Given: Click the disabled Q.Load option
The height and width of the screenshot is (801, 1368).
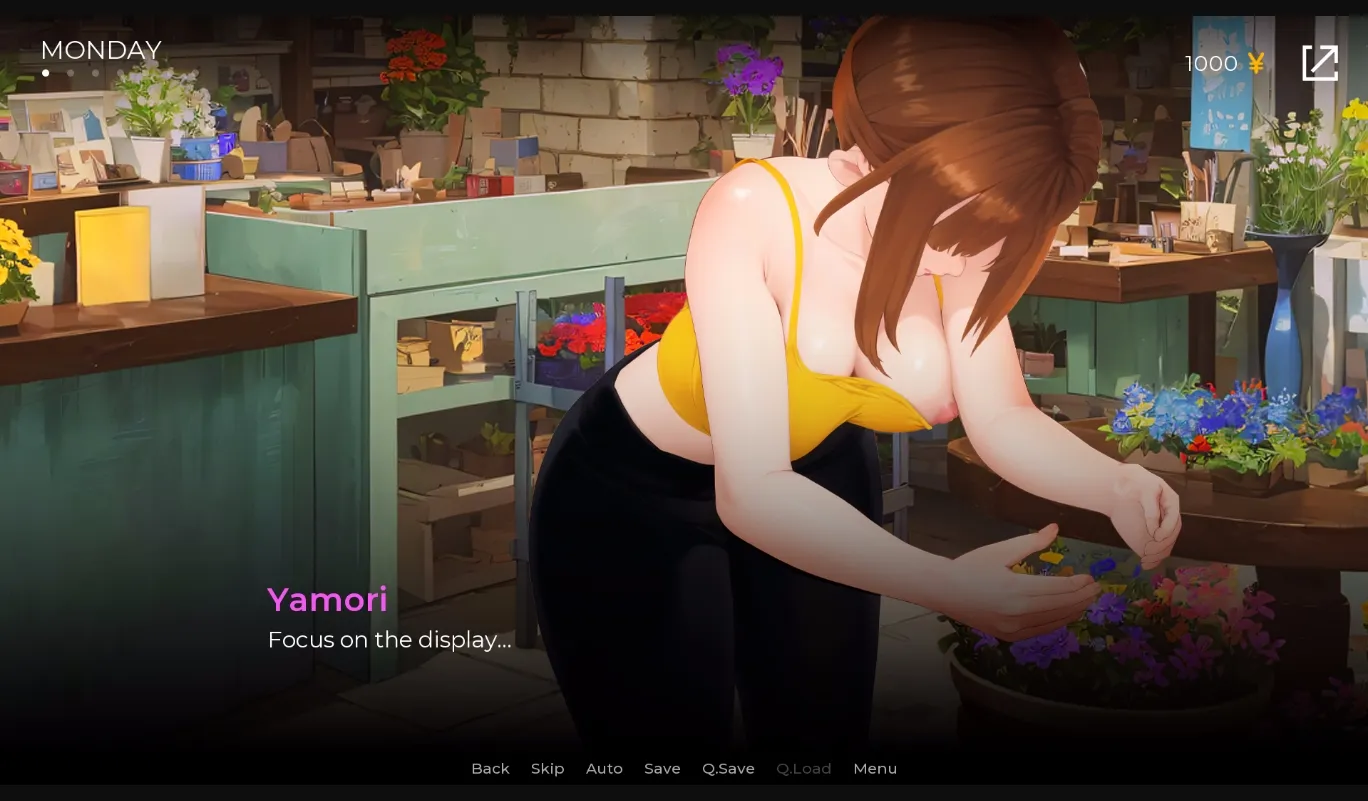Looking at the screenshot, I should coord(804,768).
